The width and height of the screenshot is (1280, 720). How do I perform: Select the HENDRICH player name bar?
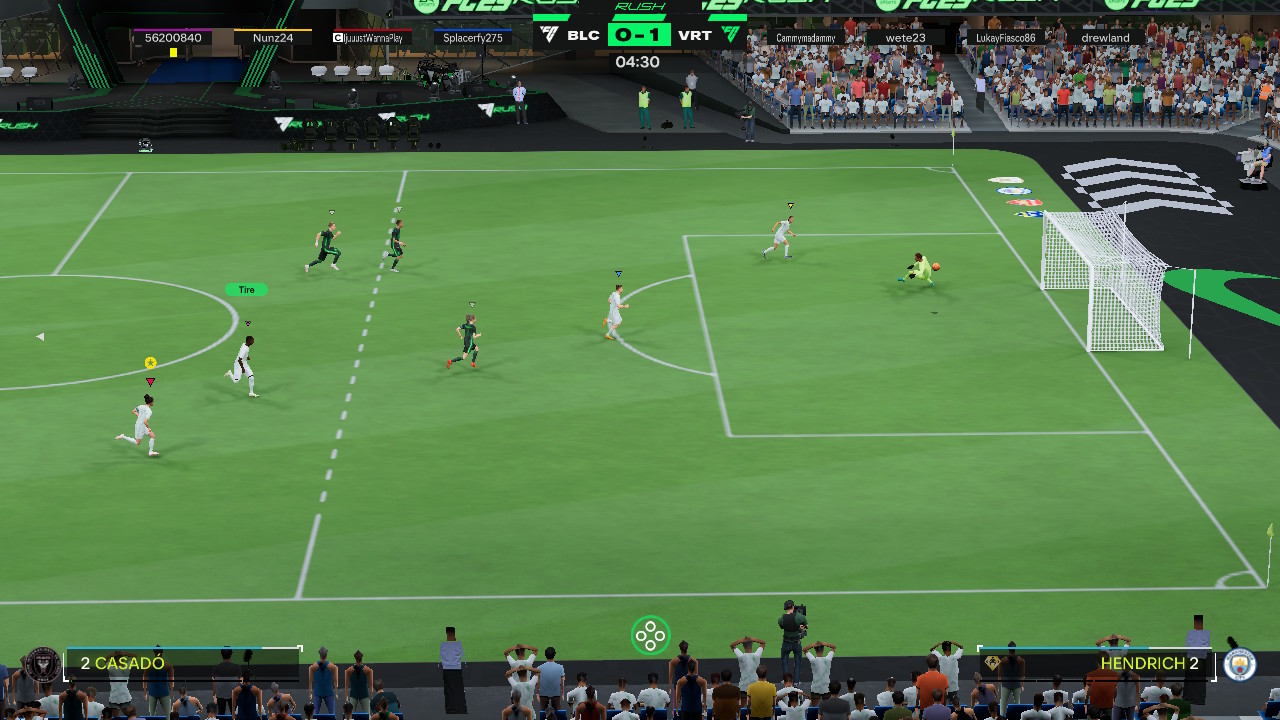click(1097, 663)
